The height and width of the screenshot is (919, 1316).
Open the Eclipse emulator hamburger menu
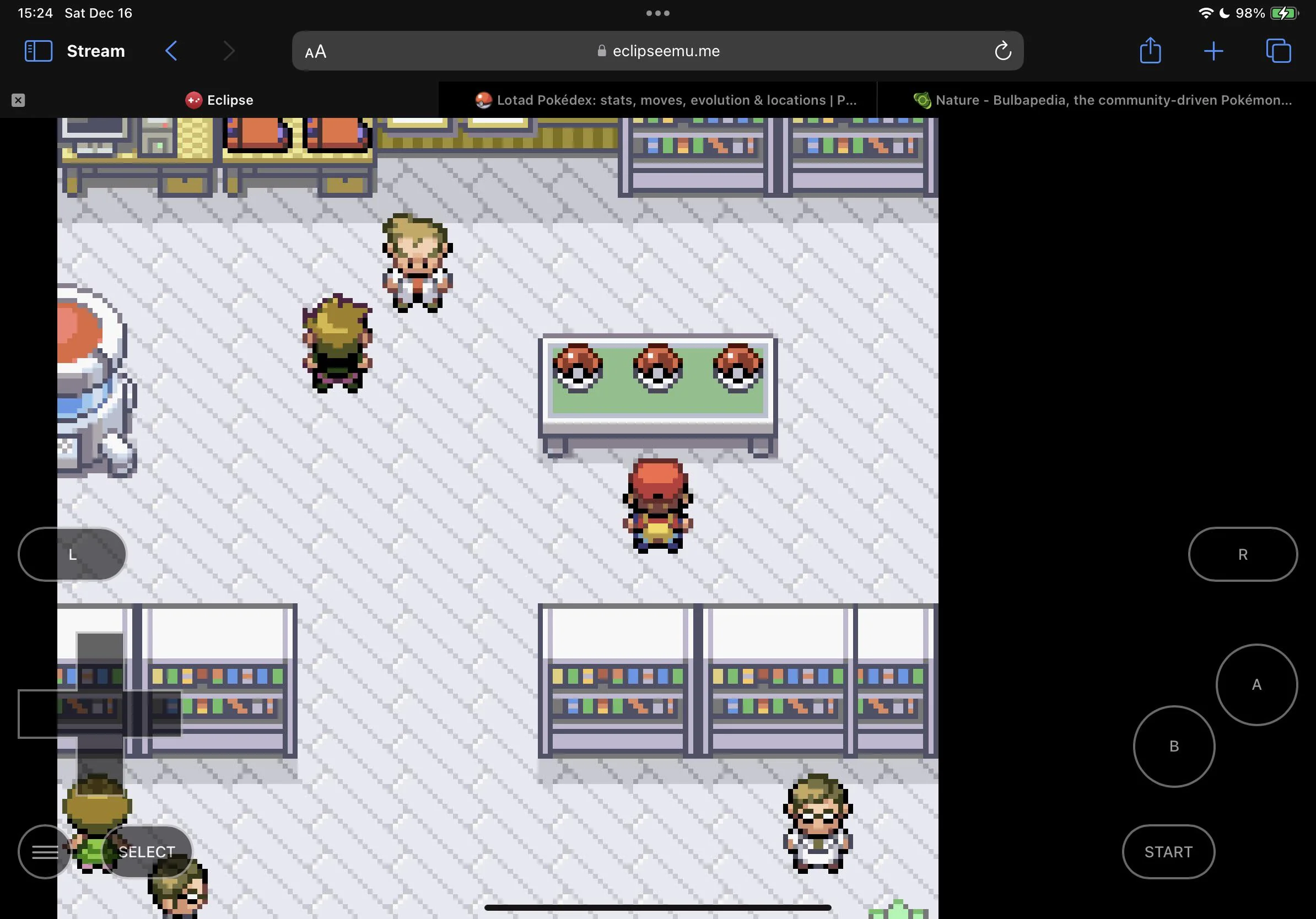click(x=44, y=852)
